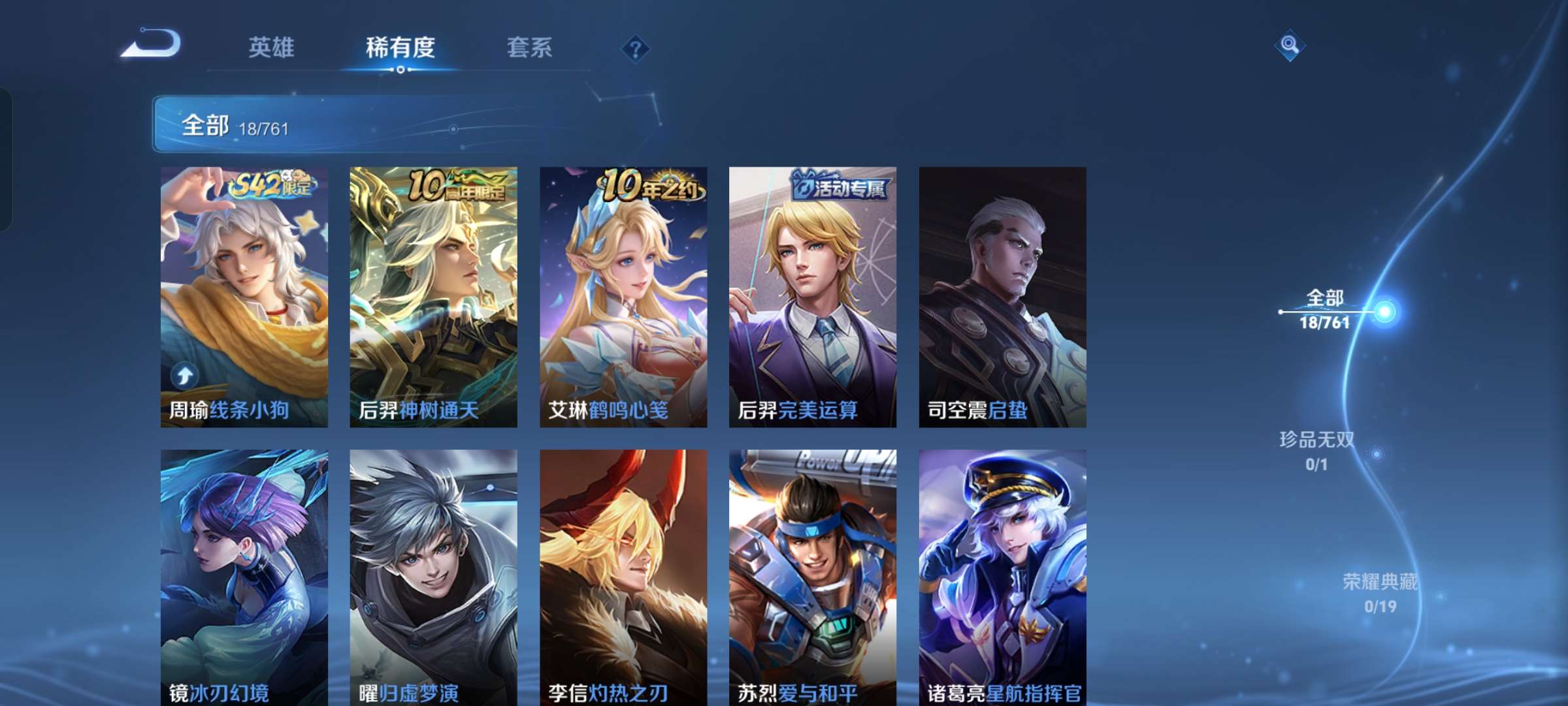
Task: Switch to the 英雄 tab
Action: [272, 48]
